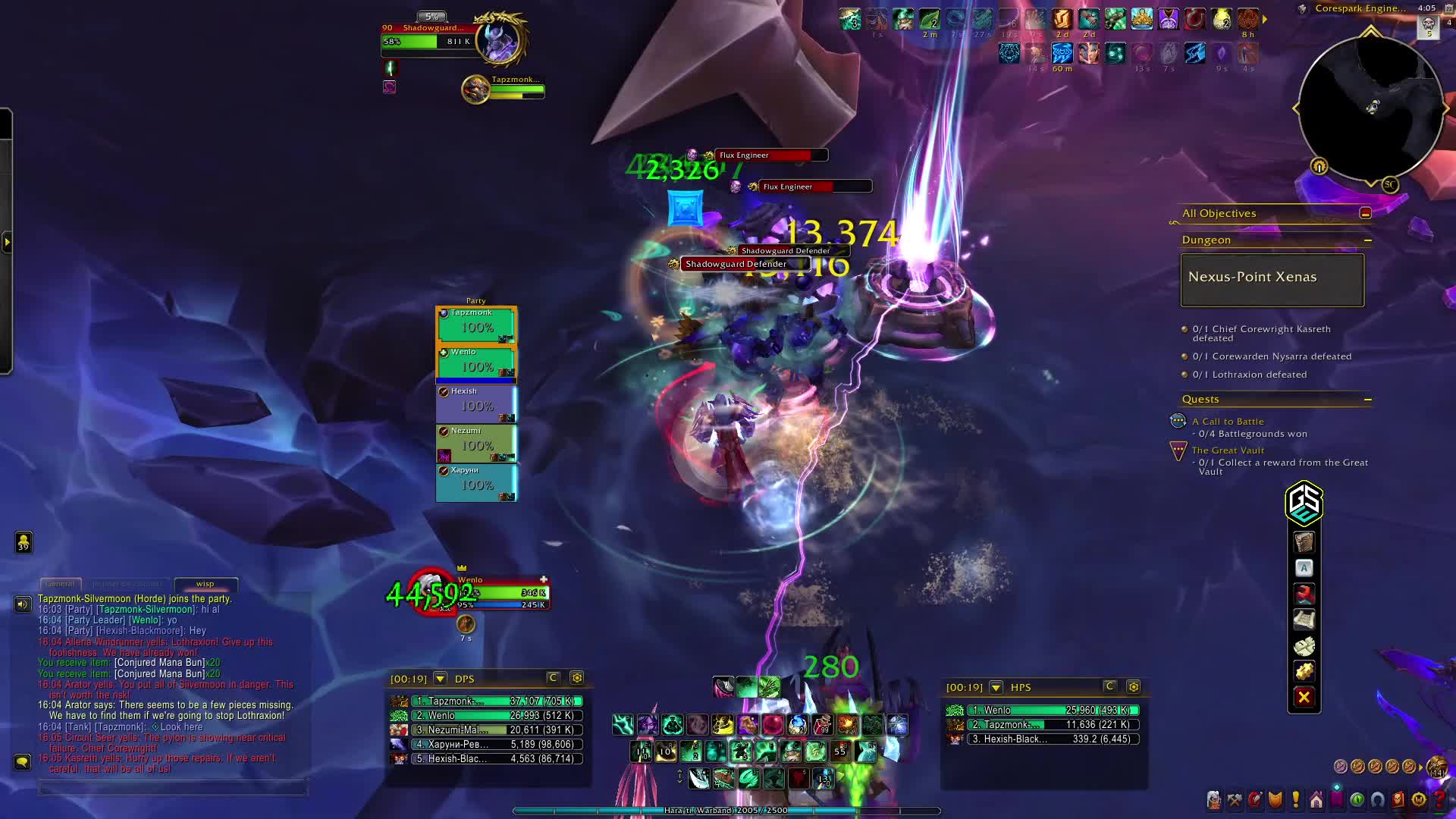Select the Great Vault quest entry
The height and width of the screenshot is (819, 1456).
[x=1228, y=450]
